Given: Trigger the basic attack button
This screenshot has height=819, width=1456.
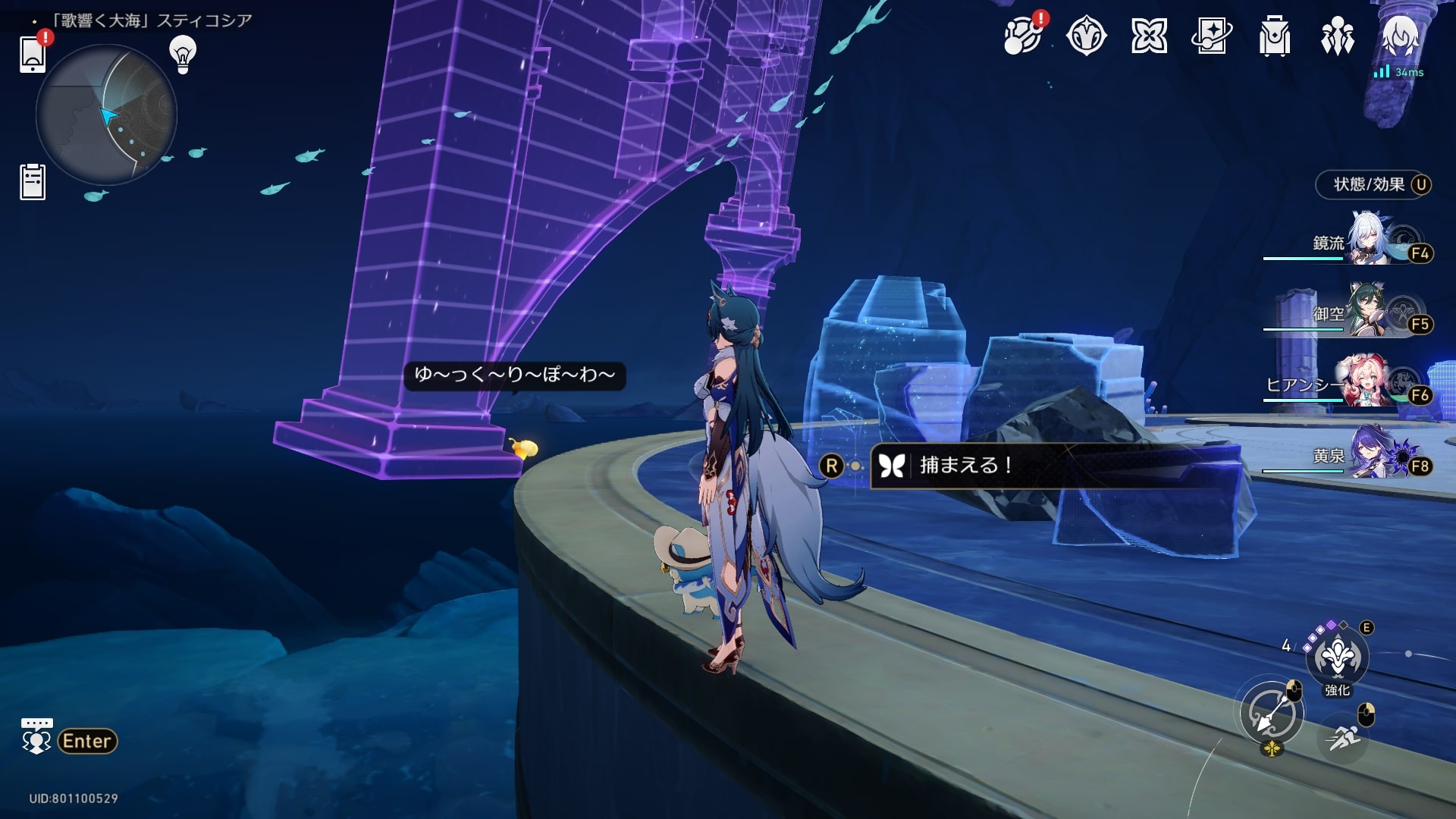Looking at the screenshot, I should (1272, 714).
